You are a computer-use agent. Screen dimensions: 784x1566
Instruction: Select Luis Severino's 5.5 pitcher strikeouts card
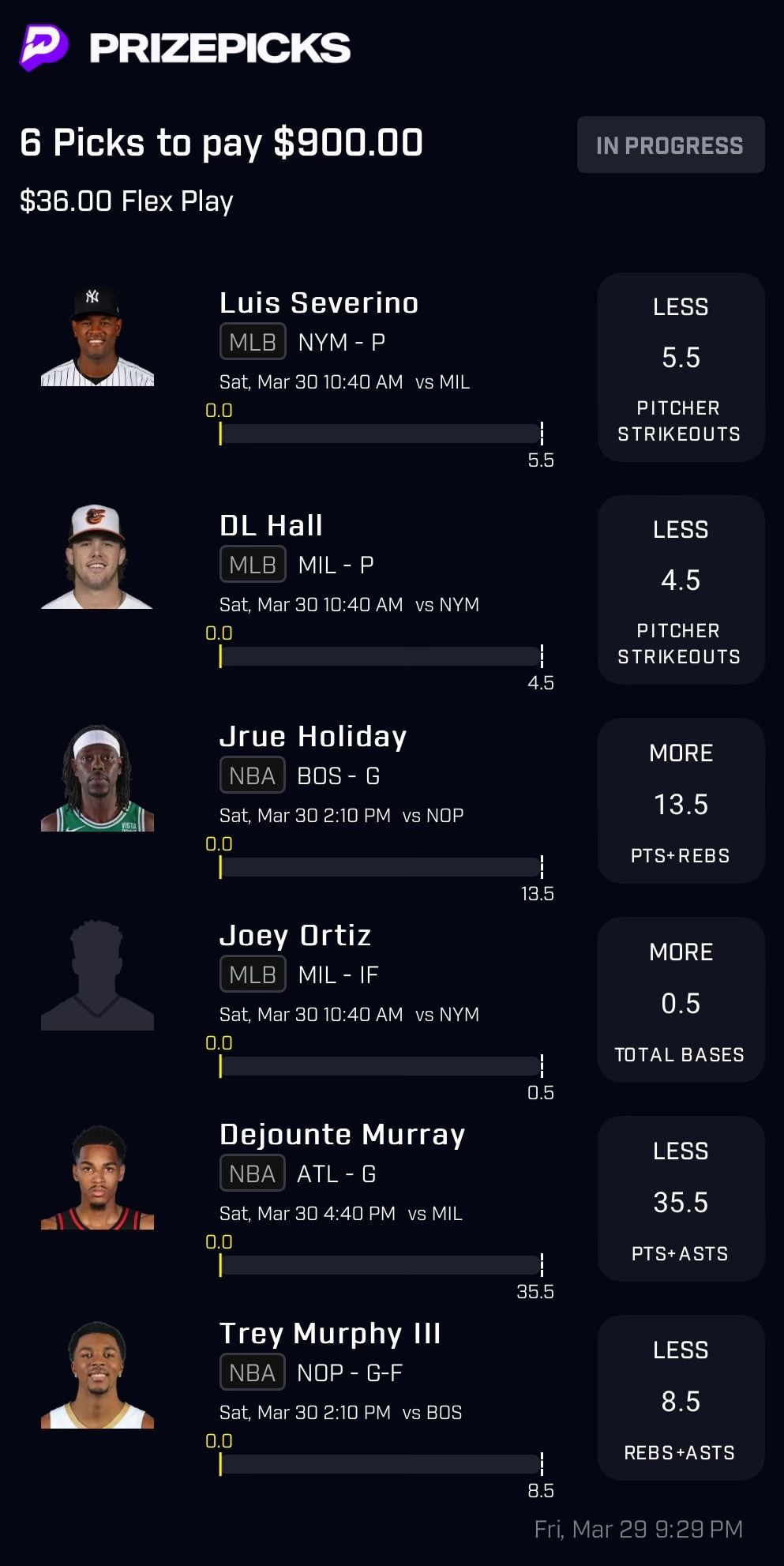pyautogui.click(x=681, y=368)
